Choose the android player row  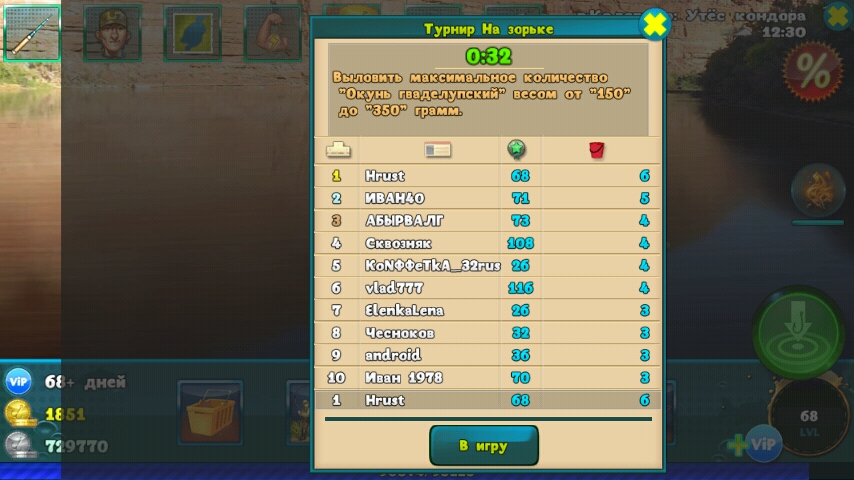pos(487,355)
